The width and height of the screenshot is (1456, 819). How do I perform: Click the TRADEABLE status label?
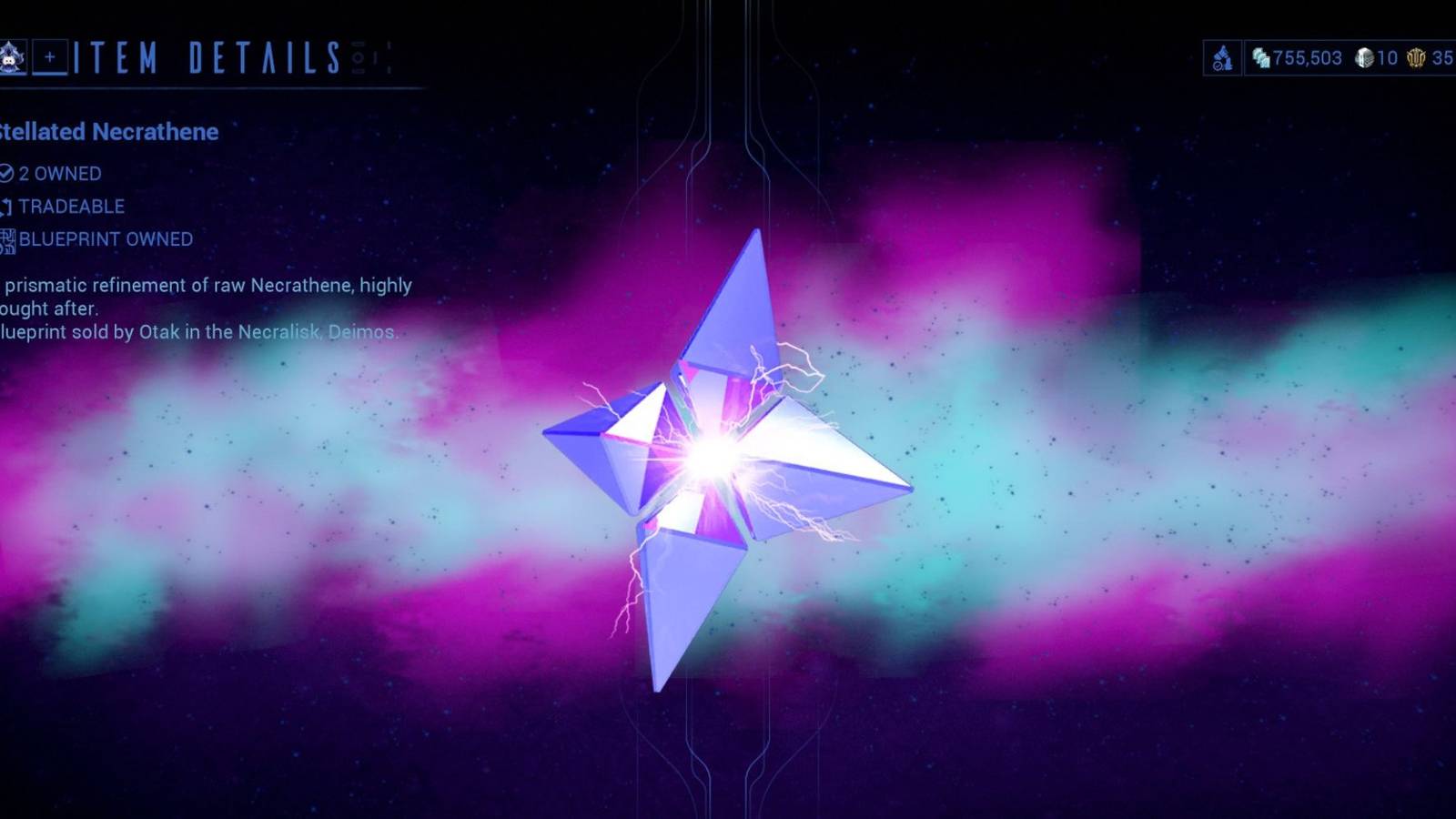73,206
